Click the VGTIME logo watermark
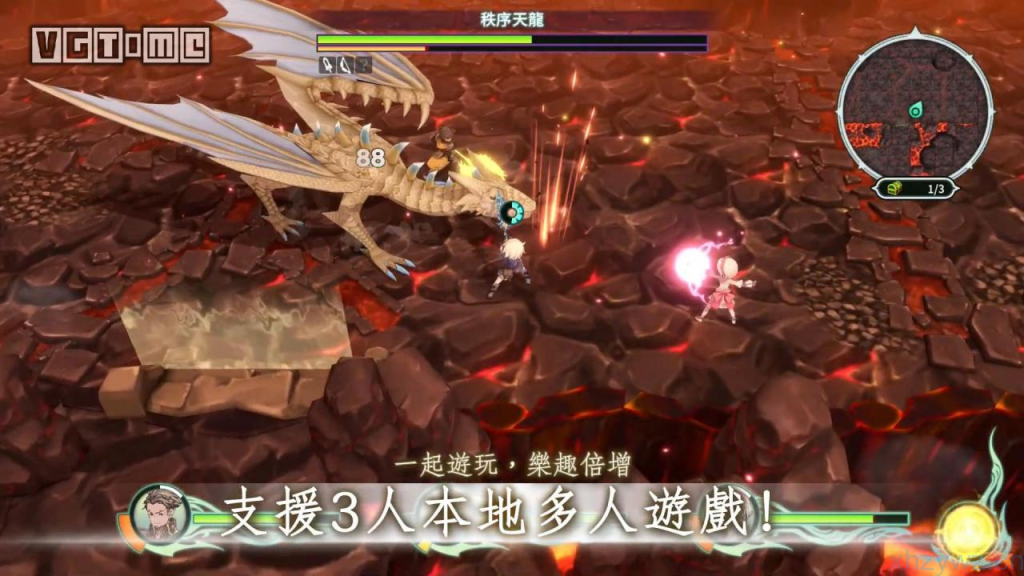 point(121,45)
